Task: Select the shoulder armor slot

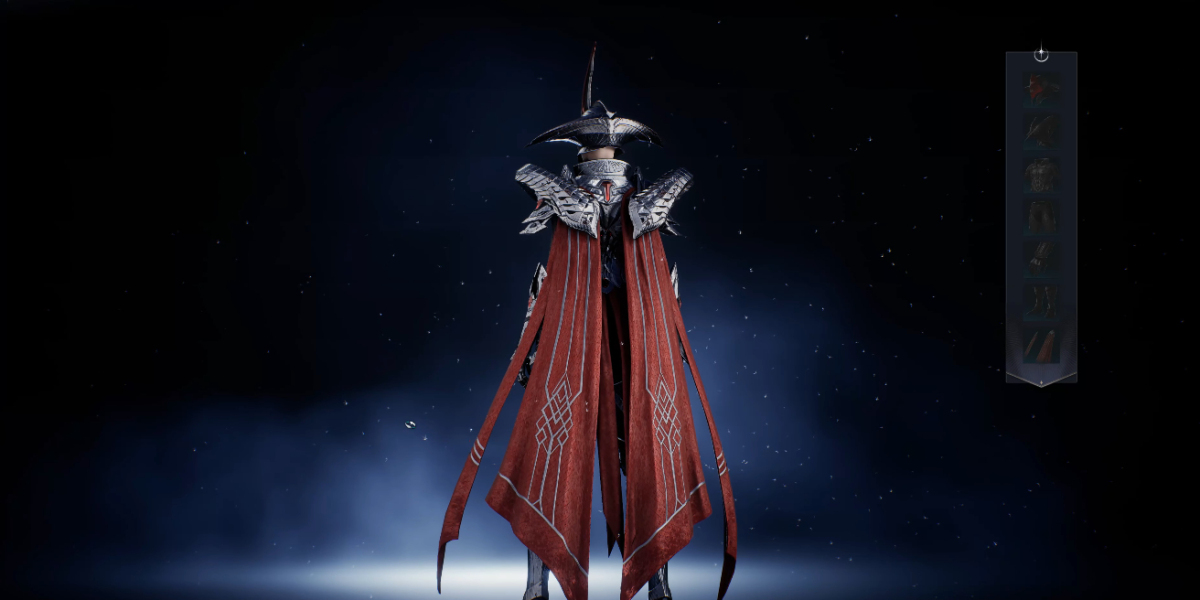Action: 1041,130
